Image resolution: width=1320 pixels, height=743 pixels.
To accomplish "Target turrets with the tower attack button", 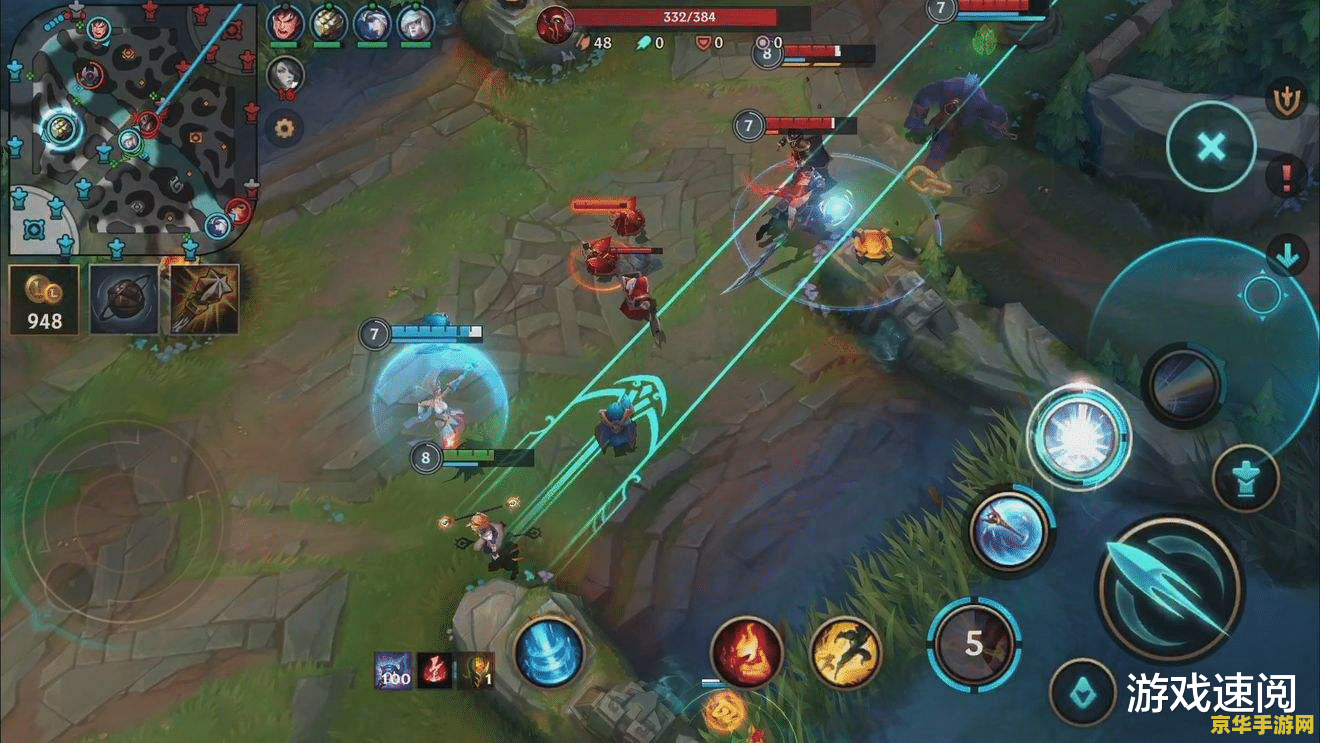I will (1245, 478).
